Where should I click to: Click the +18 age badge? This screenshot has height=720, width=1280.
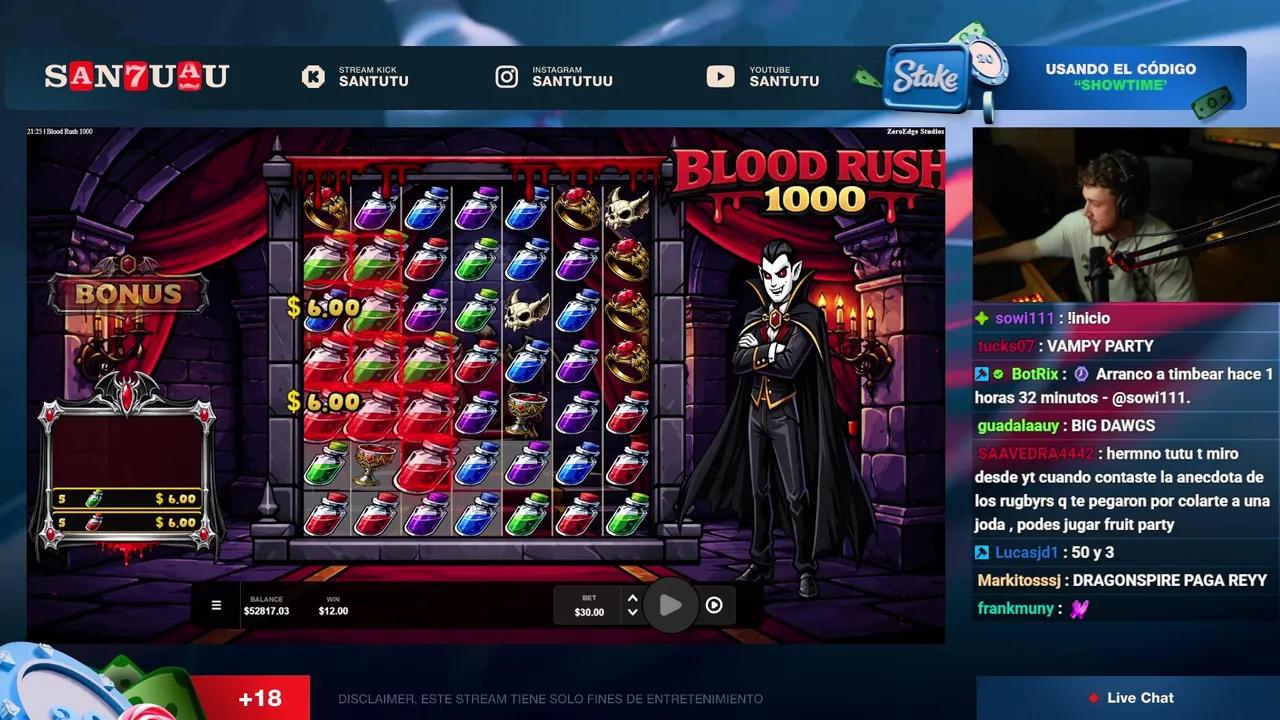tap(260, 698)
